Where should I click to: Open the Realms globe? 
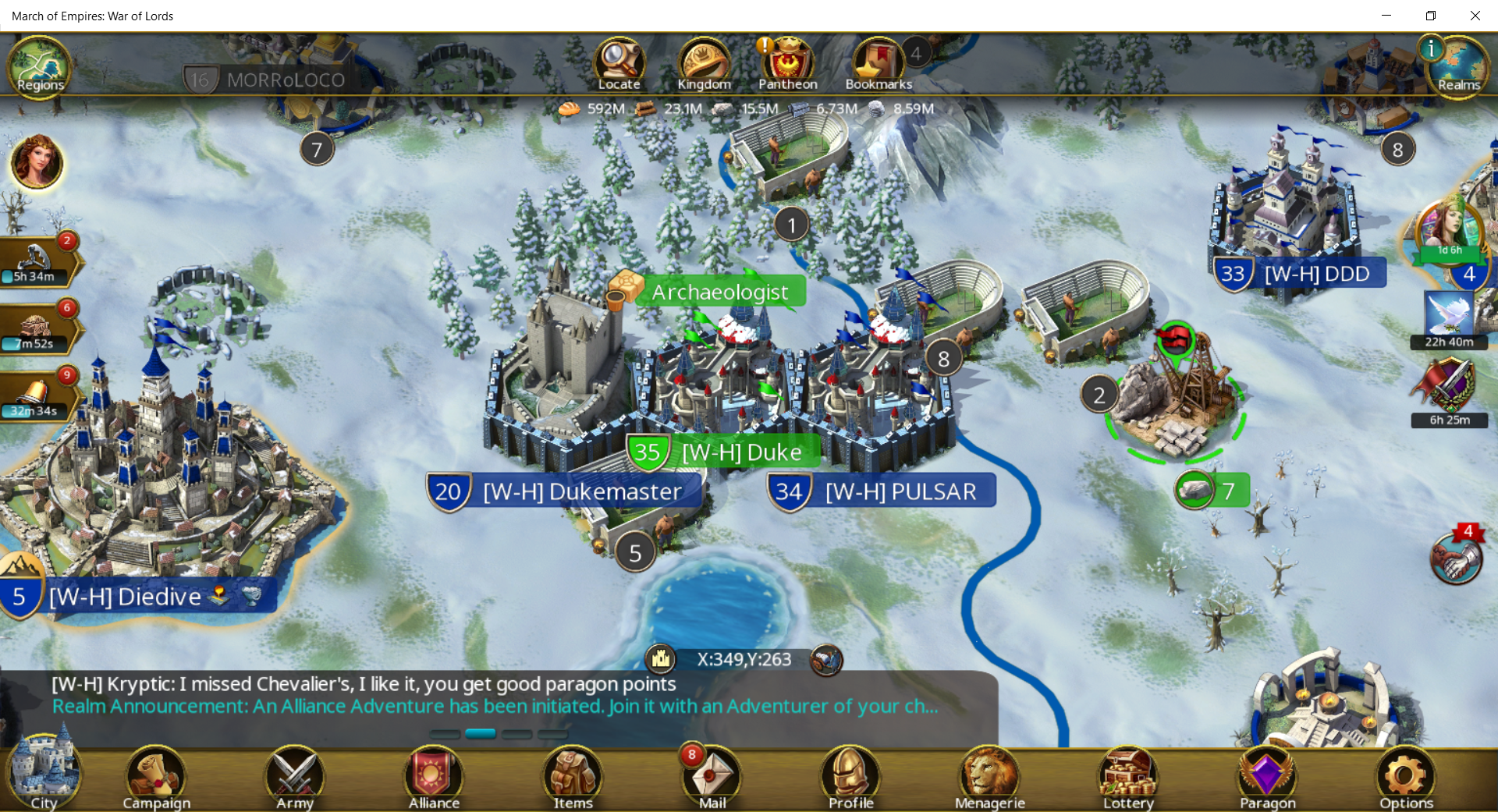[x=1458, y=66]
